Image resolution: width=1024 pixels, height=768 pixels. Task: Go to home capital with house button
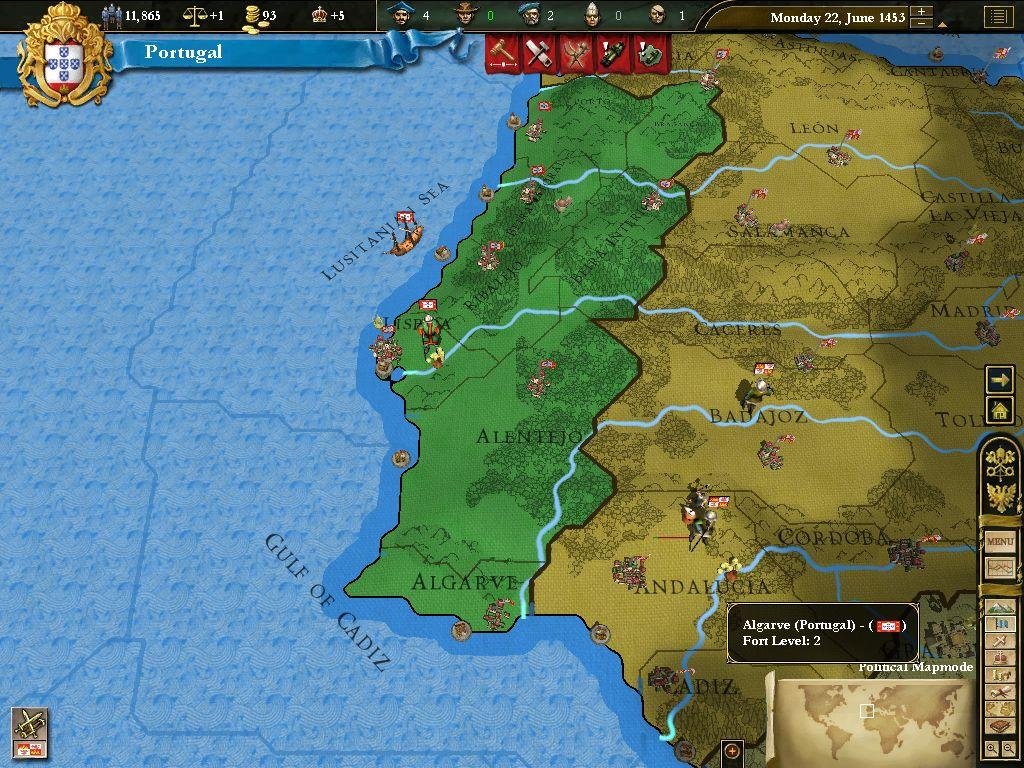[x=999, y=409]
